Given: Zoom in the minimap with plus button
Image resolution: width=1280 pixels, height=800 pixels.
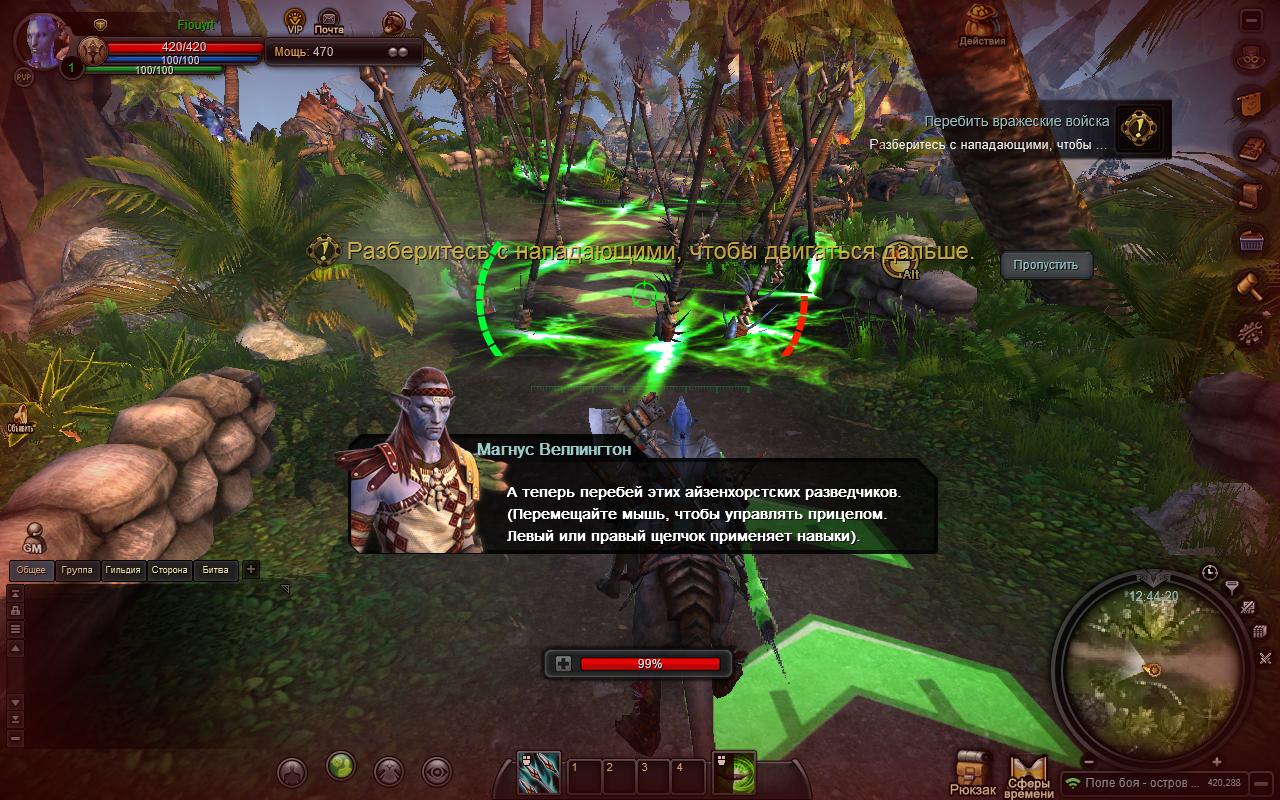Looking at the screenshot, I should 1217,762.
